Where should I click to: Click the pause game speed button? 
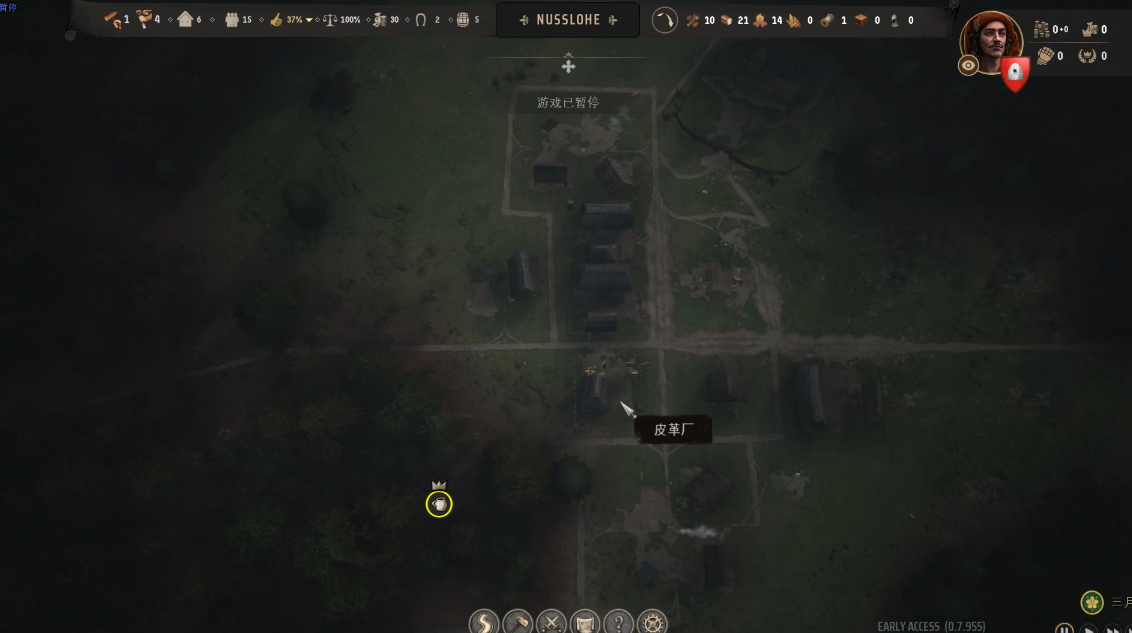coord(1064,629)
